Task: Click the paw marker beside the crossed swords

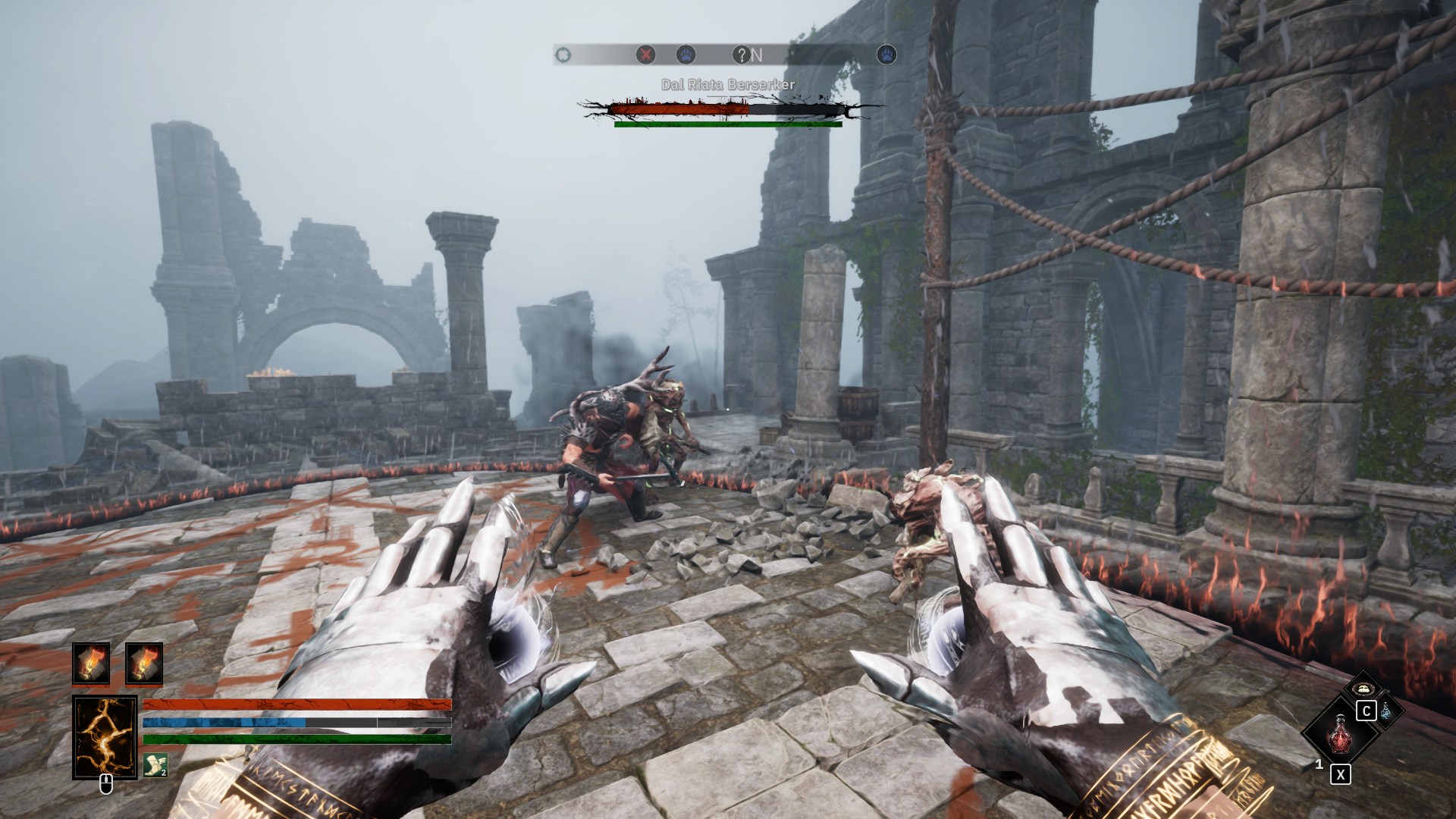Action: click(x=686, y=55)
